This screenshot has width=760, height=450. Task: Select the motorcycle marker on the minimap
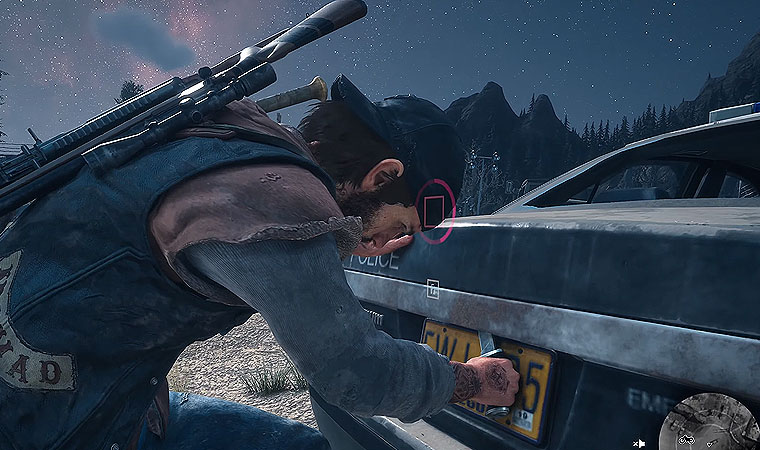point(686,439)
